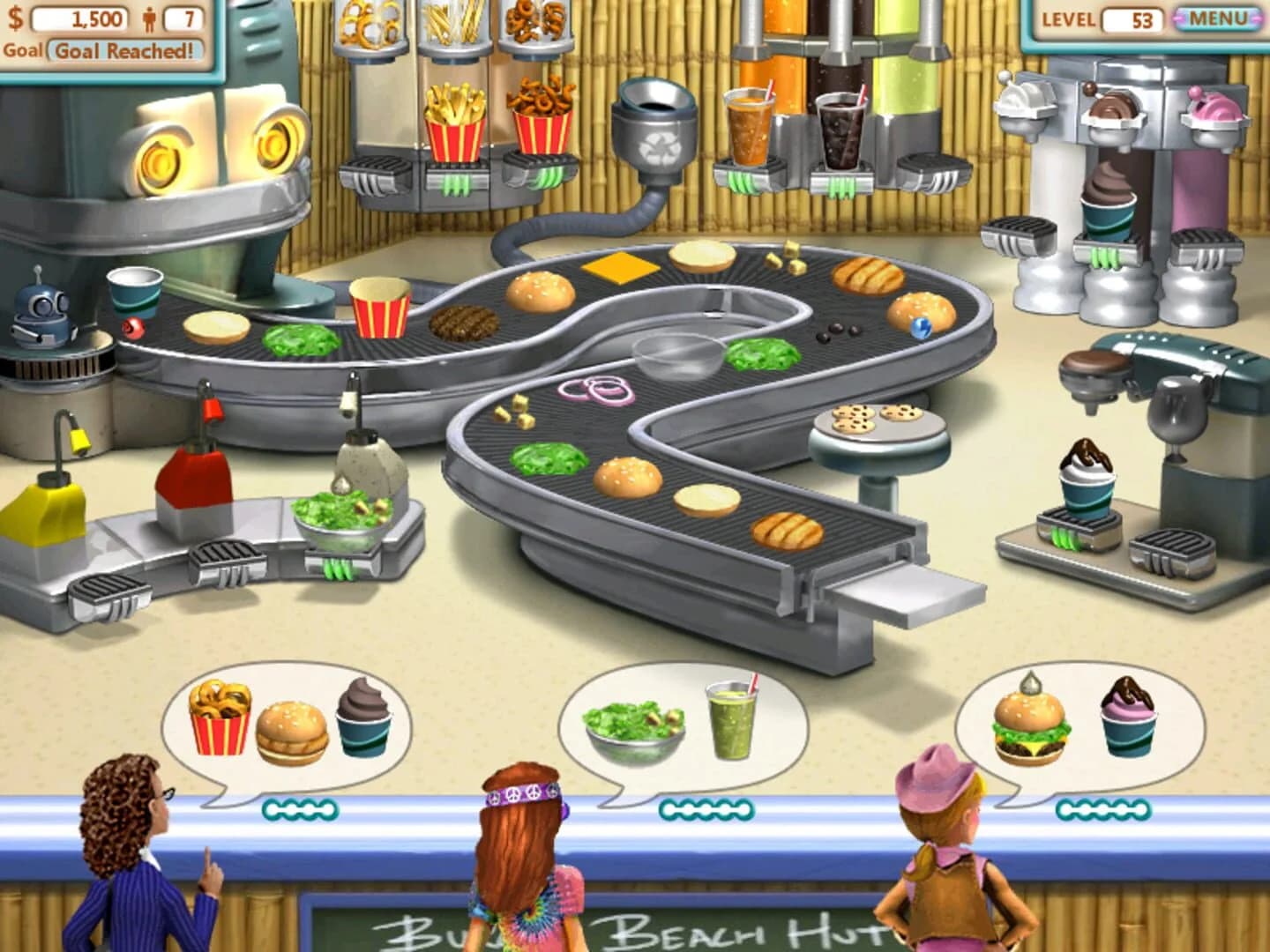Click the robot helper beside the burger machine
Screen dimensions: 1270x952
pyautogui.click(x=37, y=326)
